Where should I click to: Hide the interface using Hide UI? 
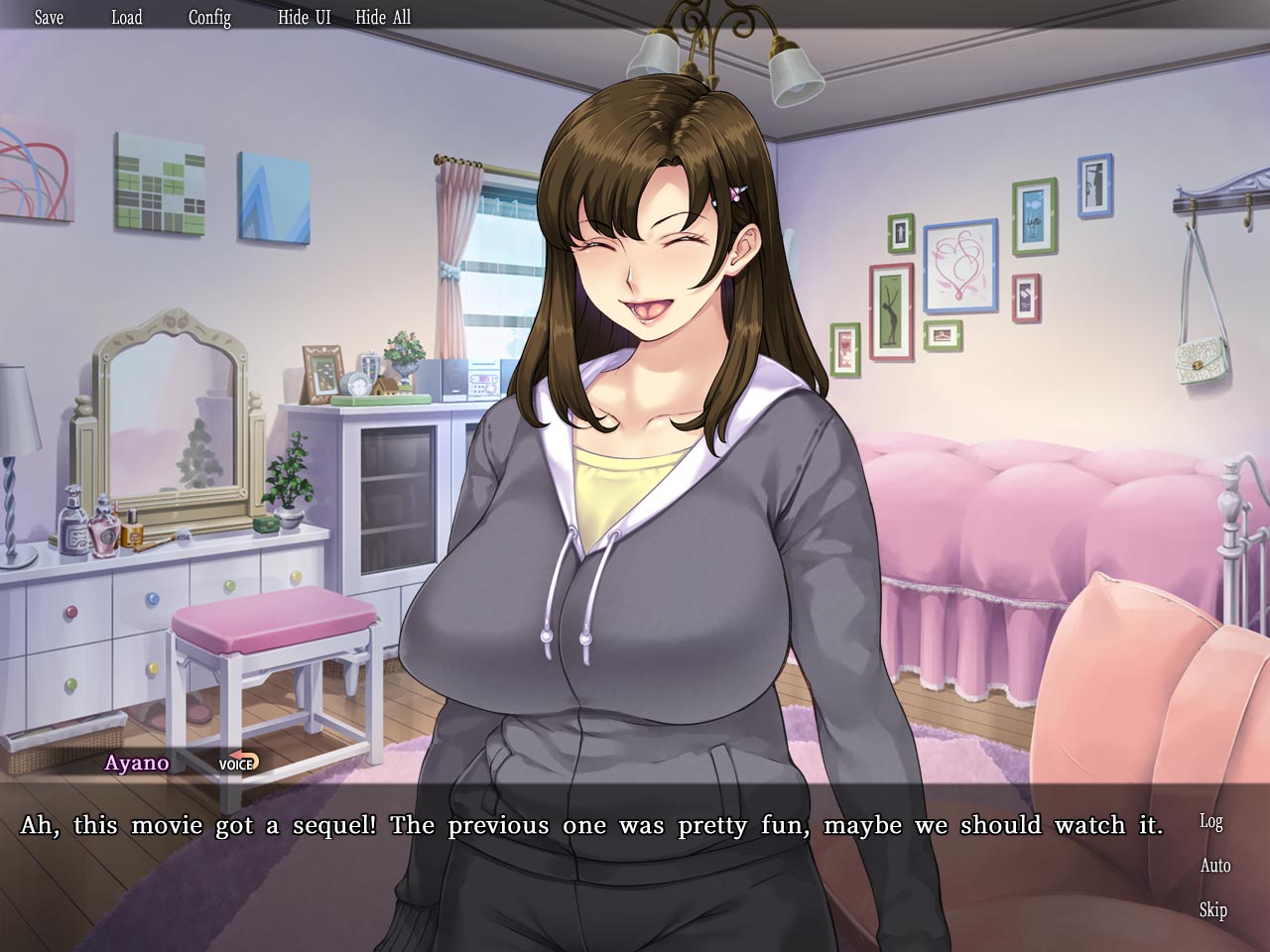click(303, 17)
